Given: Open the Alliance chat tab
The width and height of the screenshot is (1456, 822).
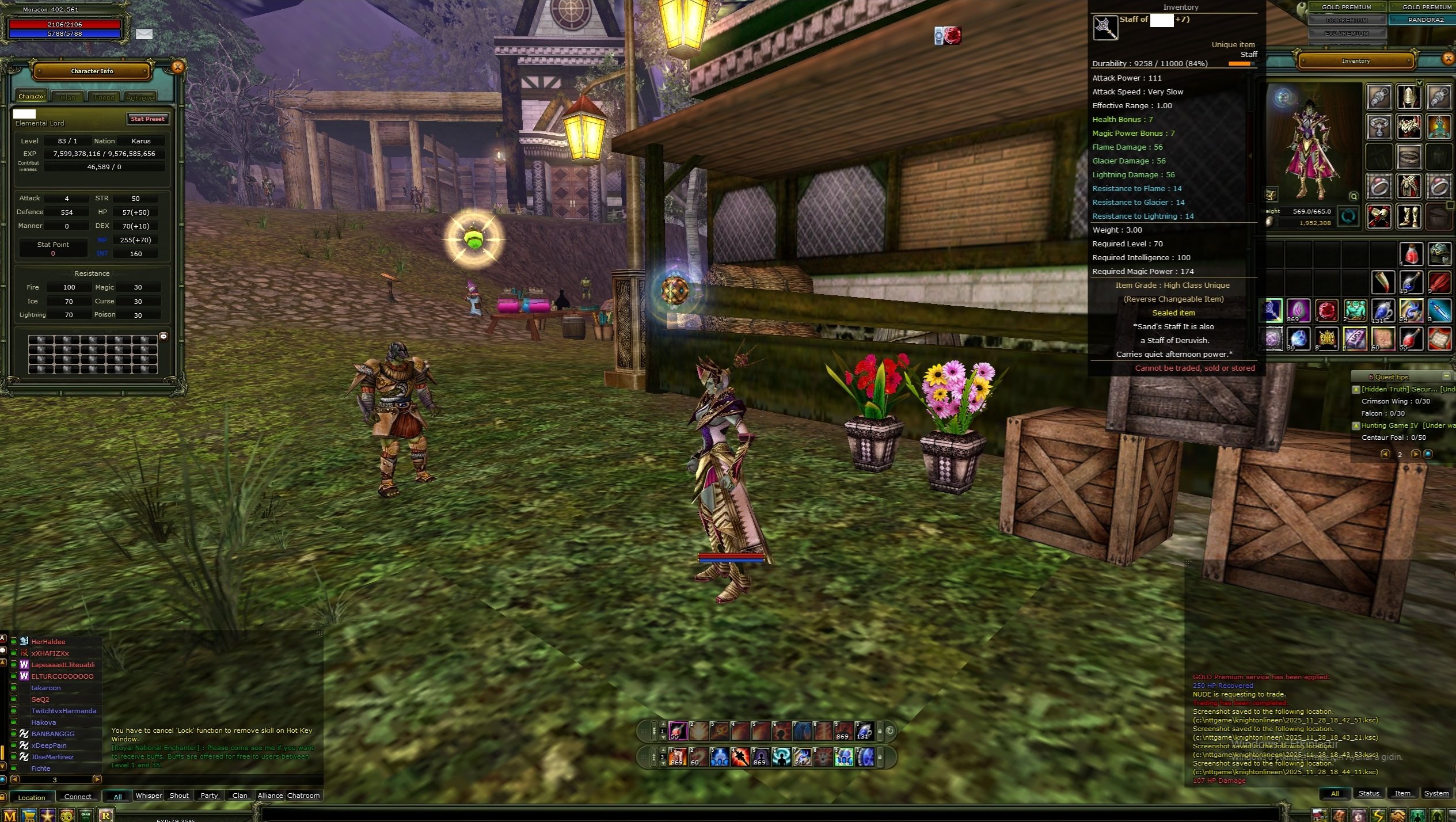Looking at the screenshot, I should [x=270, y=796].
